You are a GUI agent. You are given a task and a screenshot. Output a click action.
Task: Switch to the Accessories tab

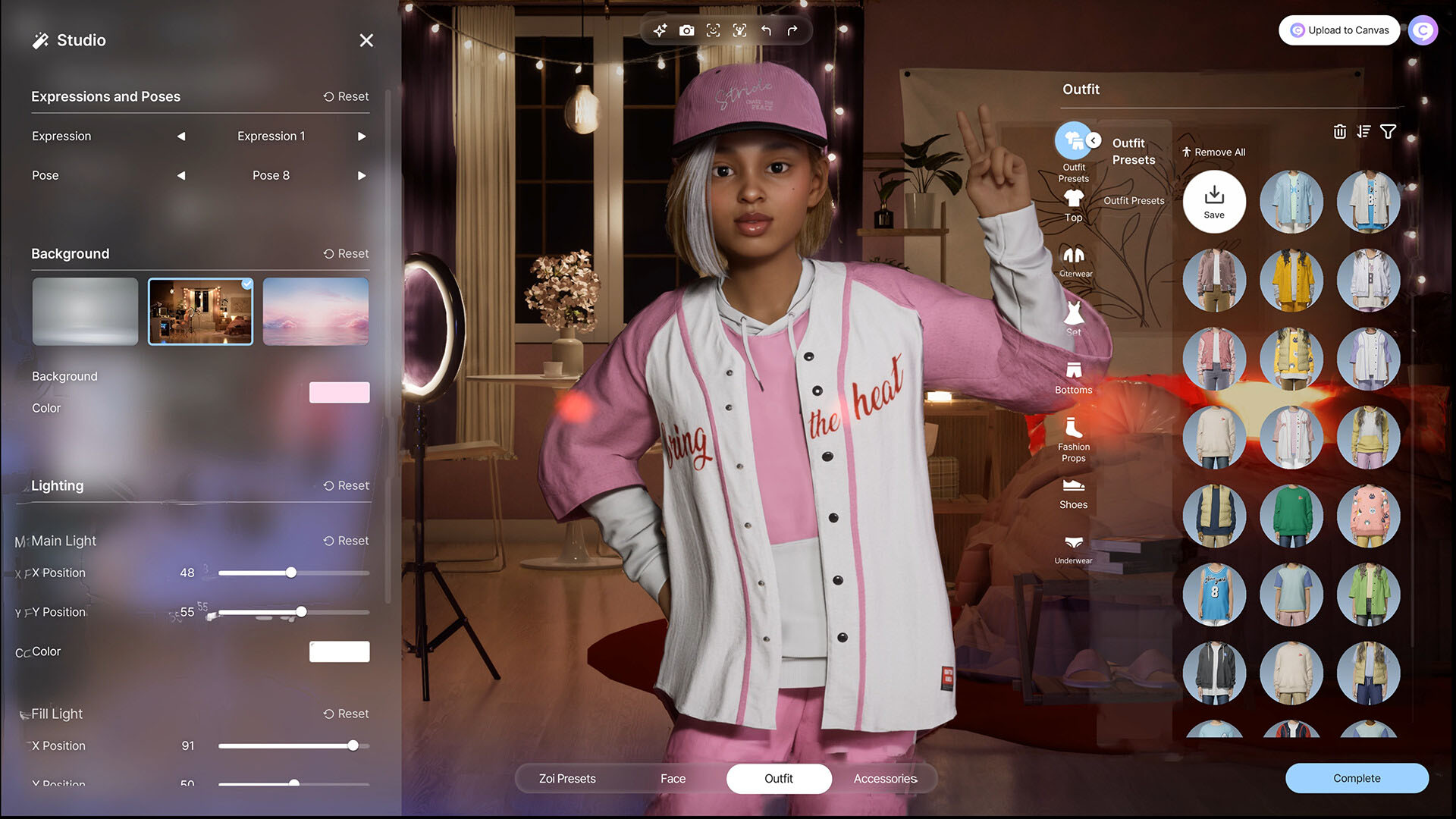(x=885, y=778)
